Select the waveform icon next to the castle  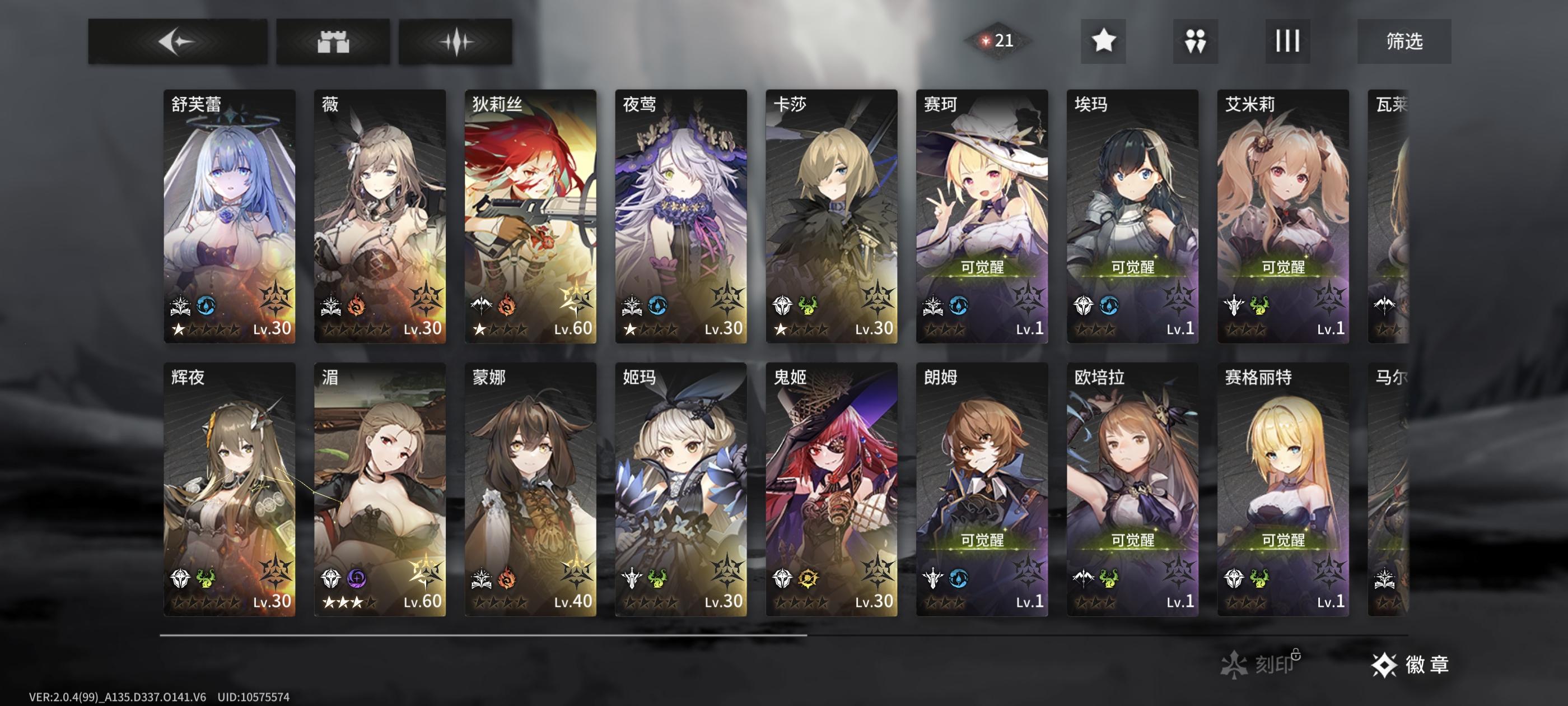(x=456, y=40)
